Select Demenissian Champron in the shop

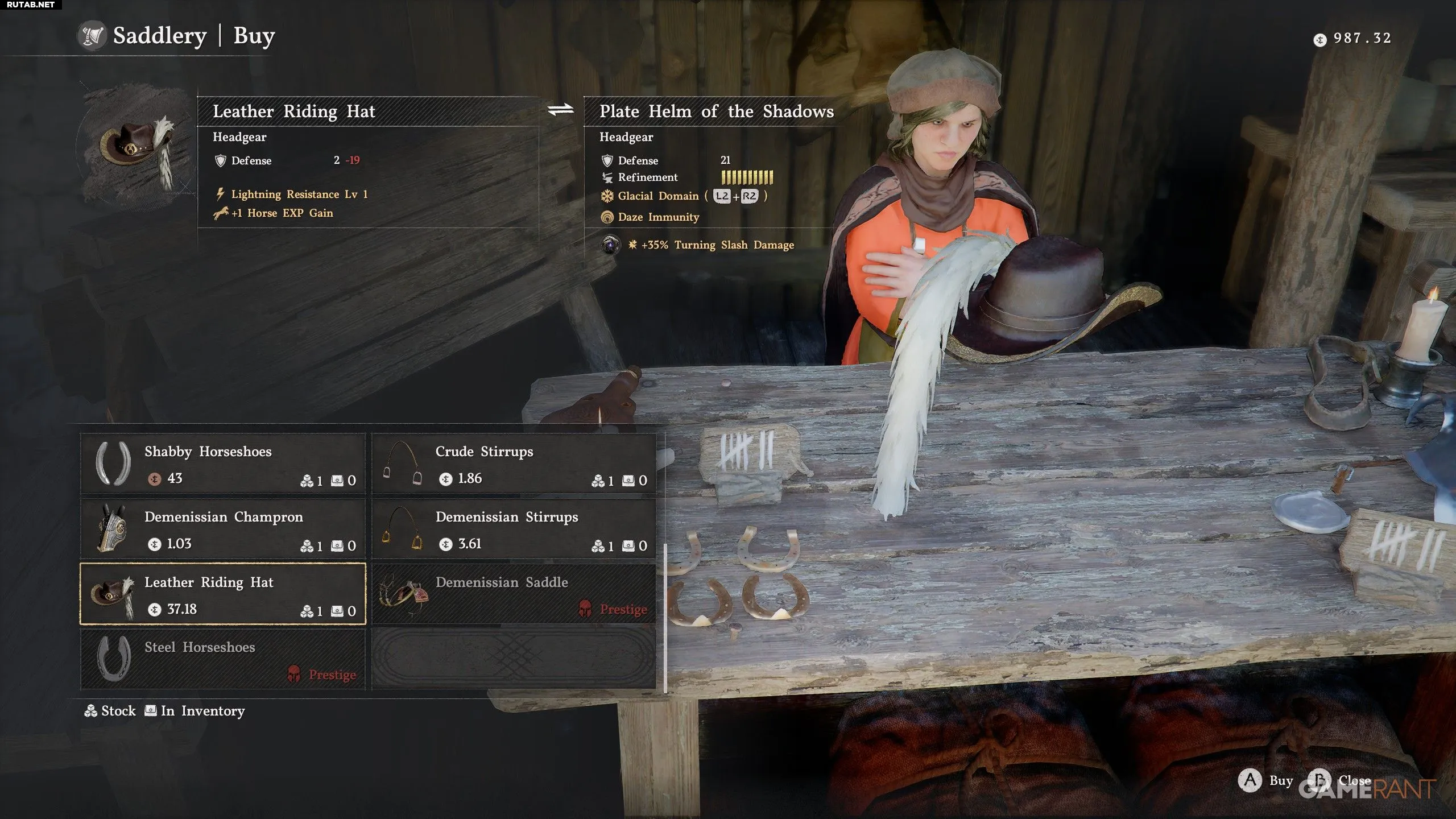[x=223, y=529]
